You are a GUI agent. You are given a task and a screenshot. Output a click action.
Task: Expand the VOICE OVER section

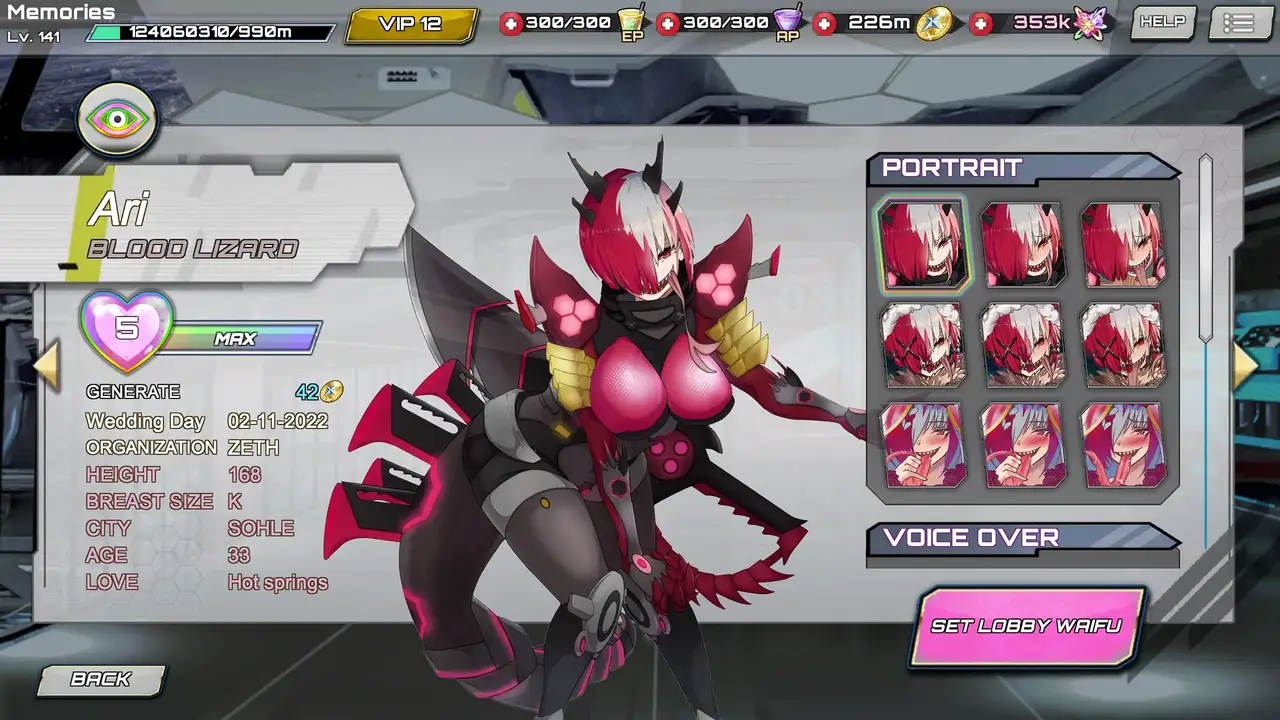click(1022, 538)
